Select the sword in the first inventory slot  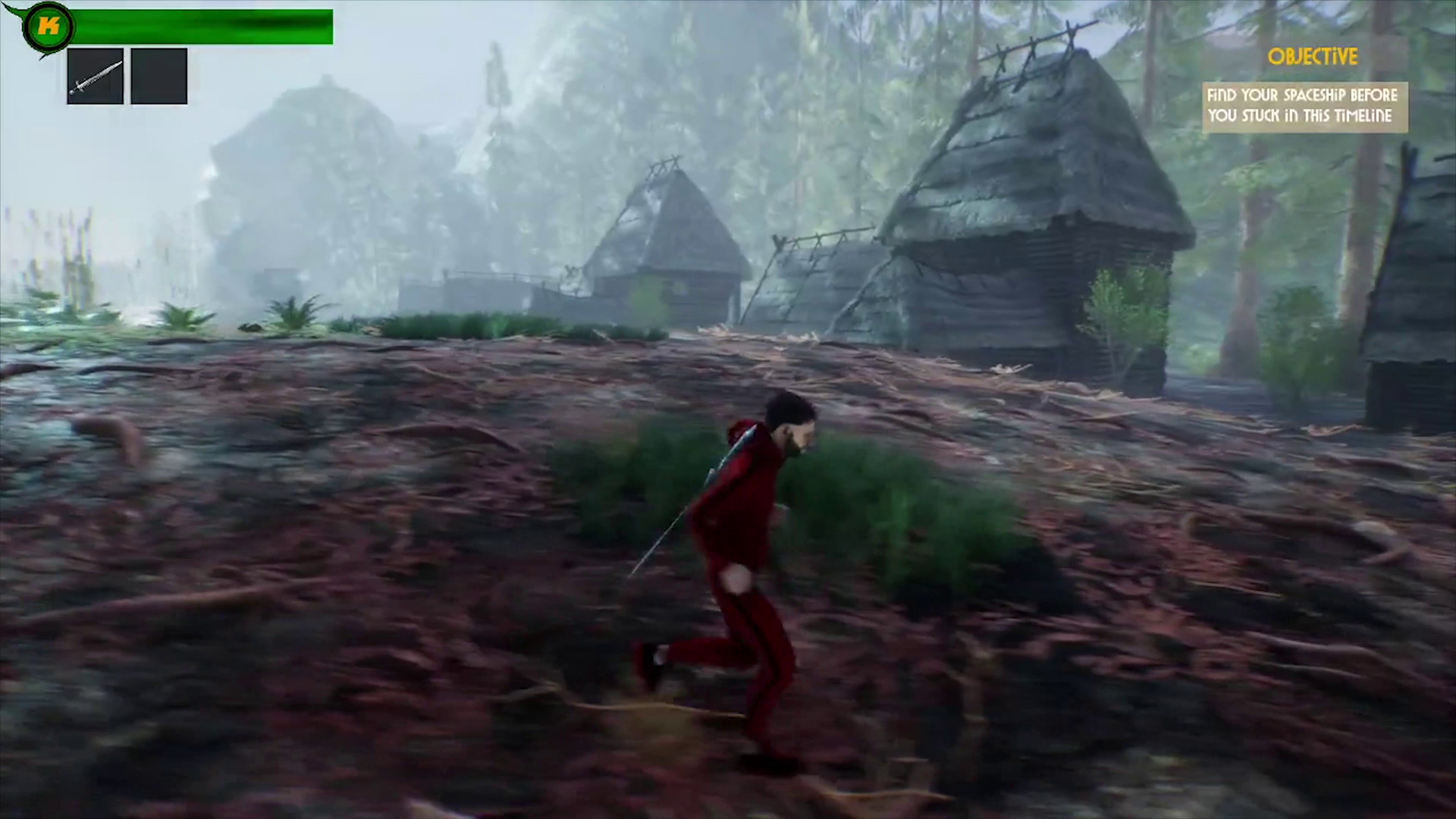point(95,76)
